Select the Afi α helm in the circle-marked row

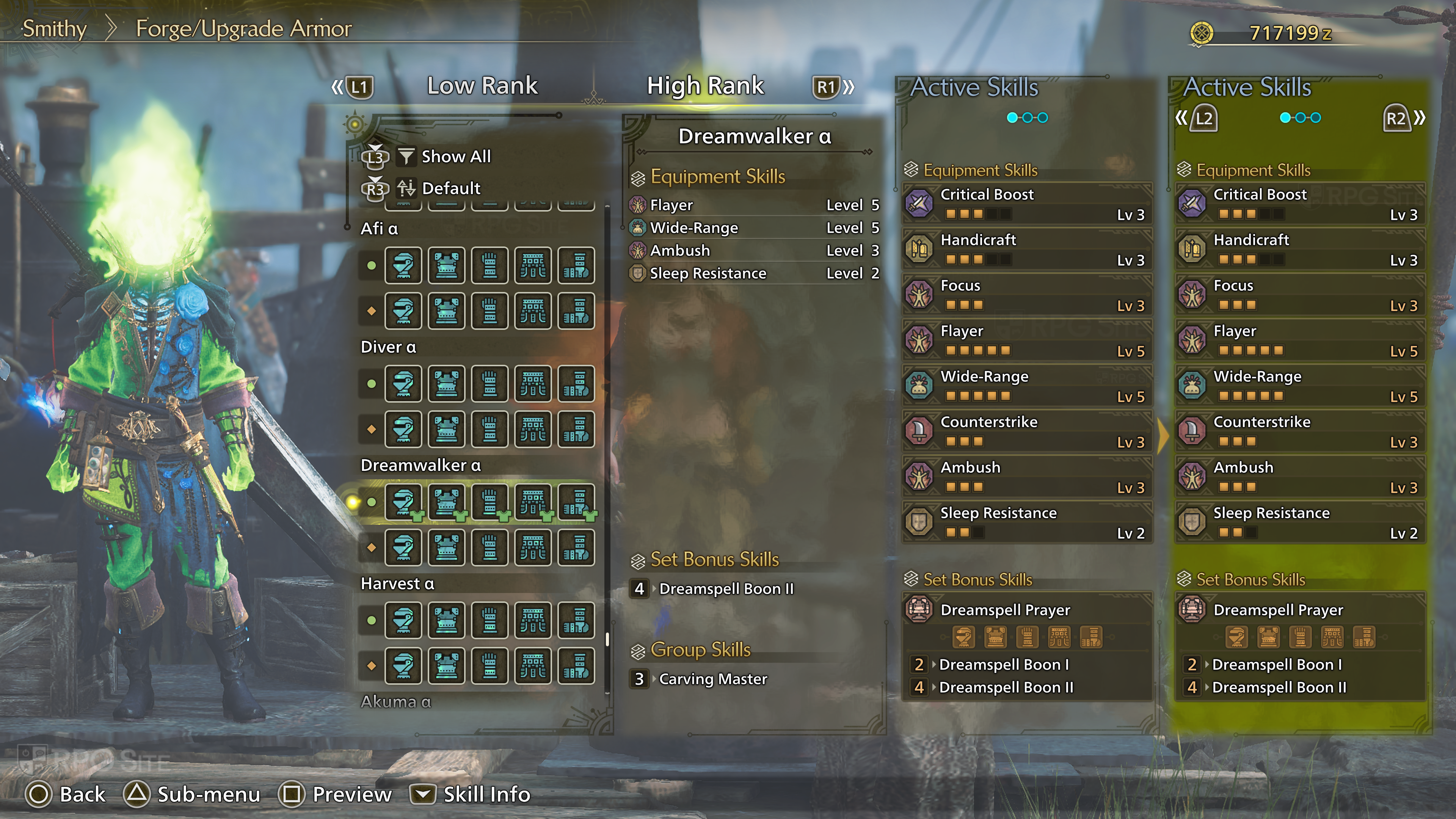coord(403,265)
